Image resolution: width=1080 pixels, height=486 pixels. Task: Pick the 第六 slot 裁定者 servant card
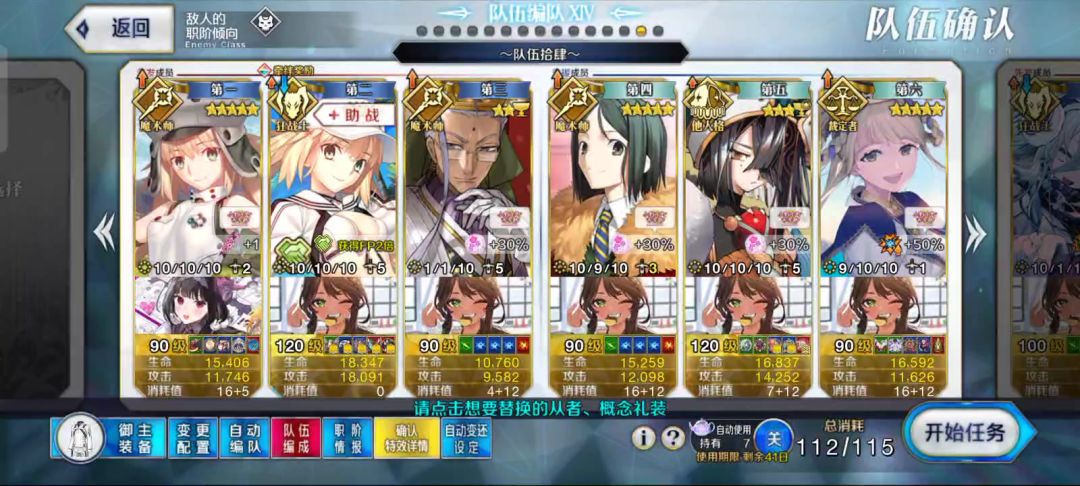point(884,180)
